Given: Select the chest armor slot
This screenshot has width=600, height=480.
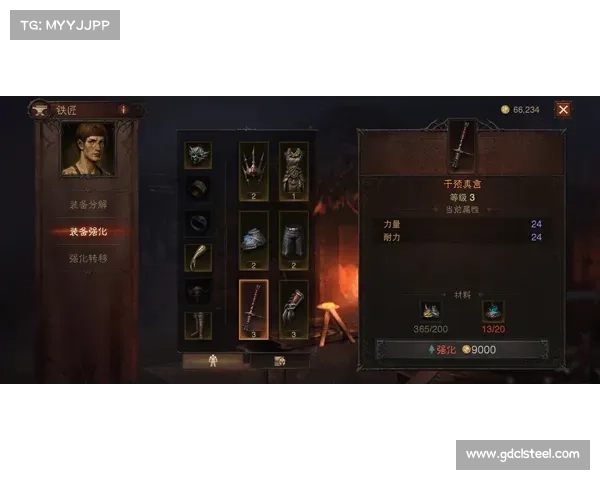Looking at the screenshot, I should click(x=293, y=170).
